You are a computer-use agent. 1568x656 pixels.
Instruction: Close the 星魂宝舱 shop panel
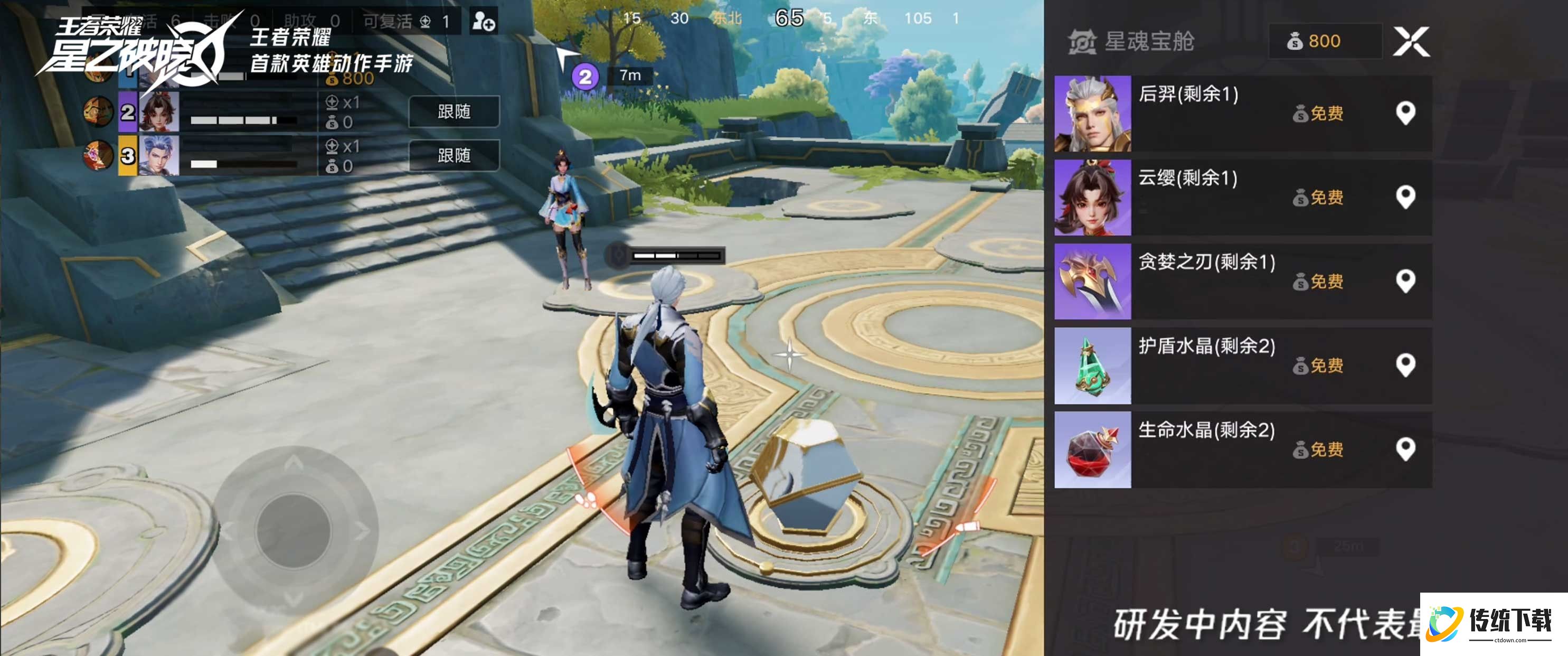1411,41
